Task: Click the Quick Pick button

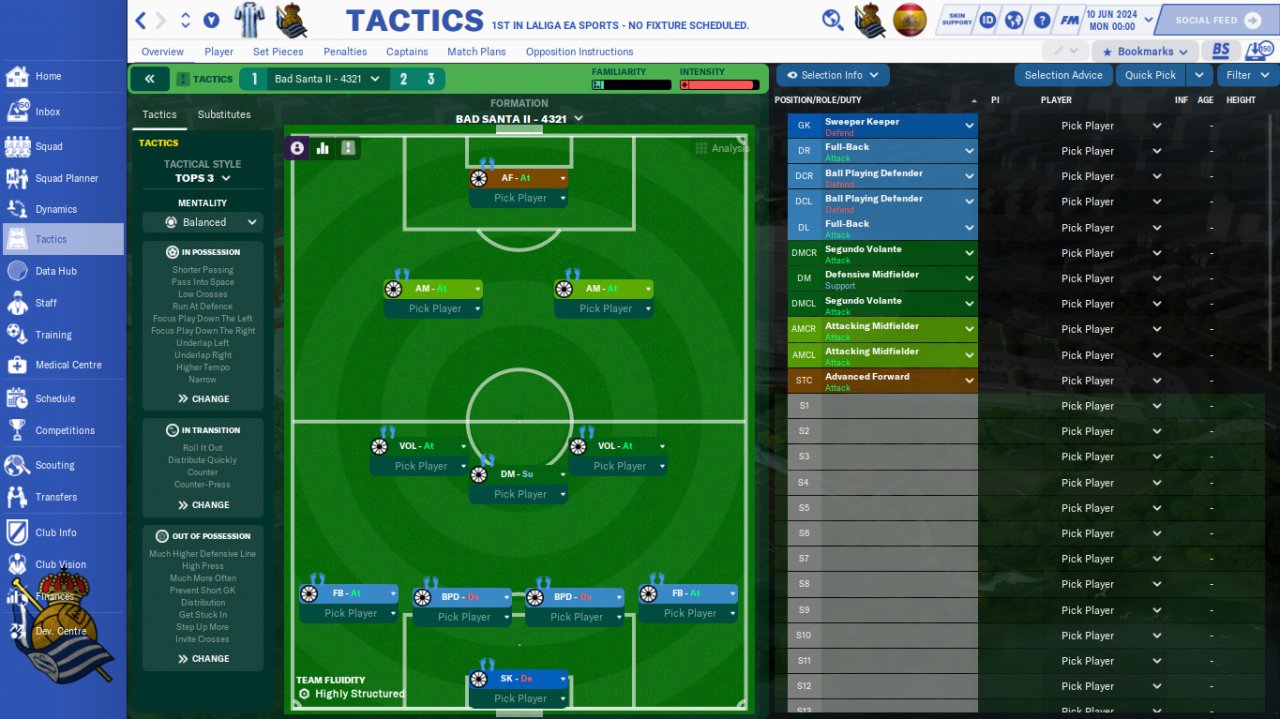Action: pyautogui.click(x=1150, y=75)
